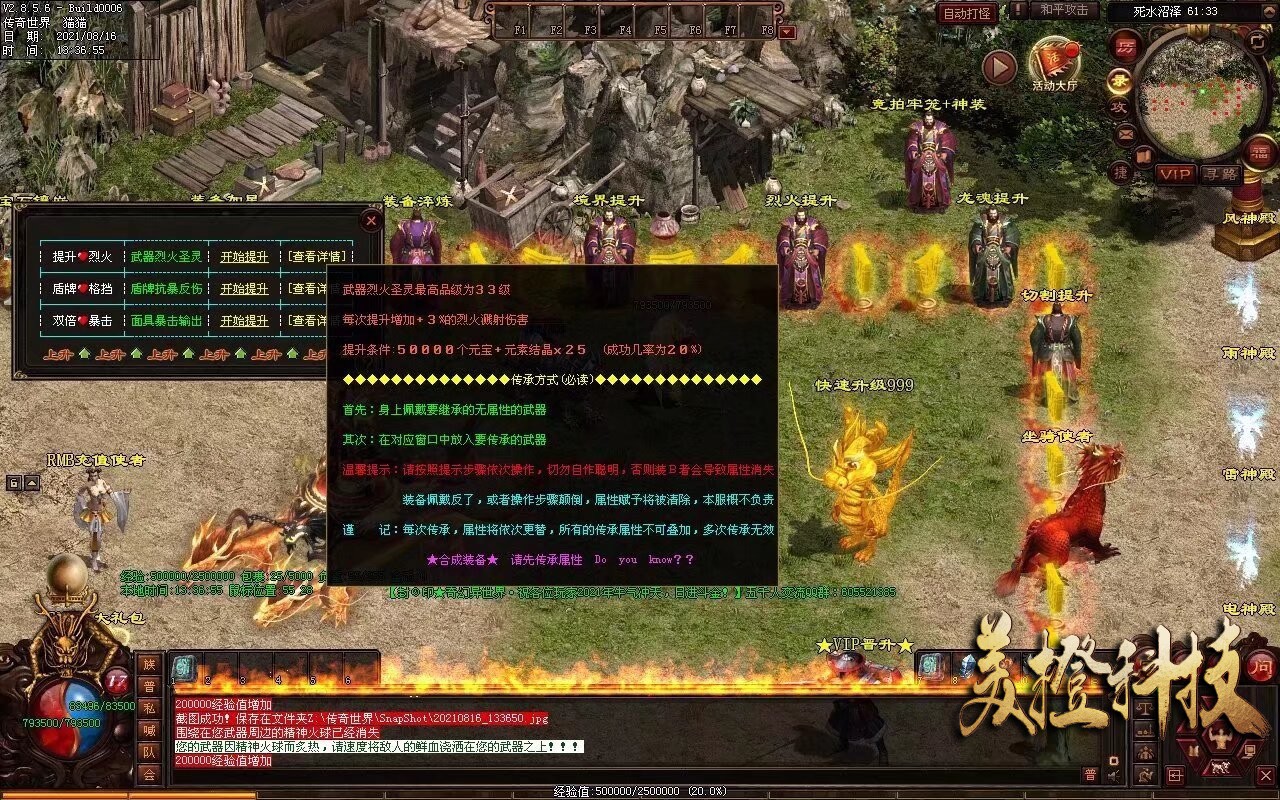Screen dimensions: 1280x800
Task: Enable the 队 team chat channel
Action: [150, 751]
